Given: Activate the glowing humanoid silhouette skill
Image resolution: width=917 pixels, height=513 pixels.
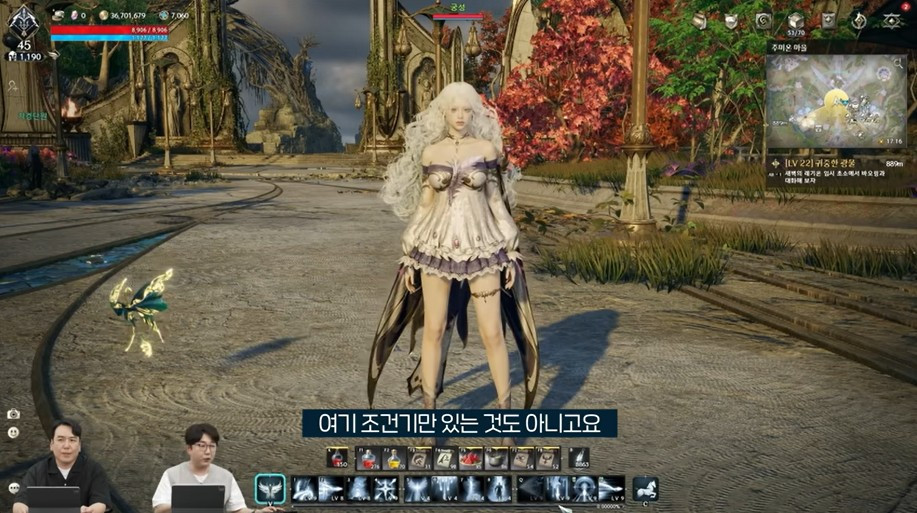Looking at the screenshot, I should pyautogui.click(x=498, y=489).
